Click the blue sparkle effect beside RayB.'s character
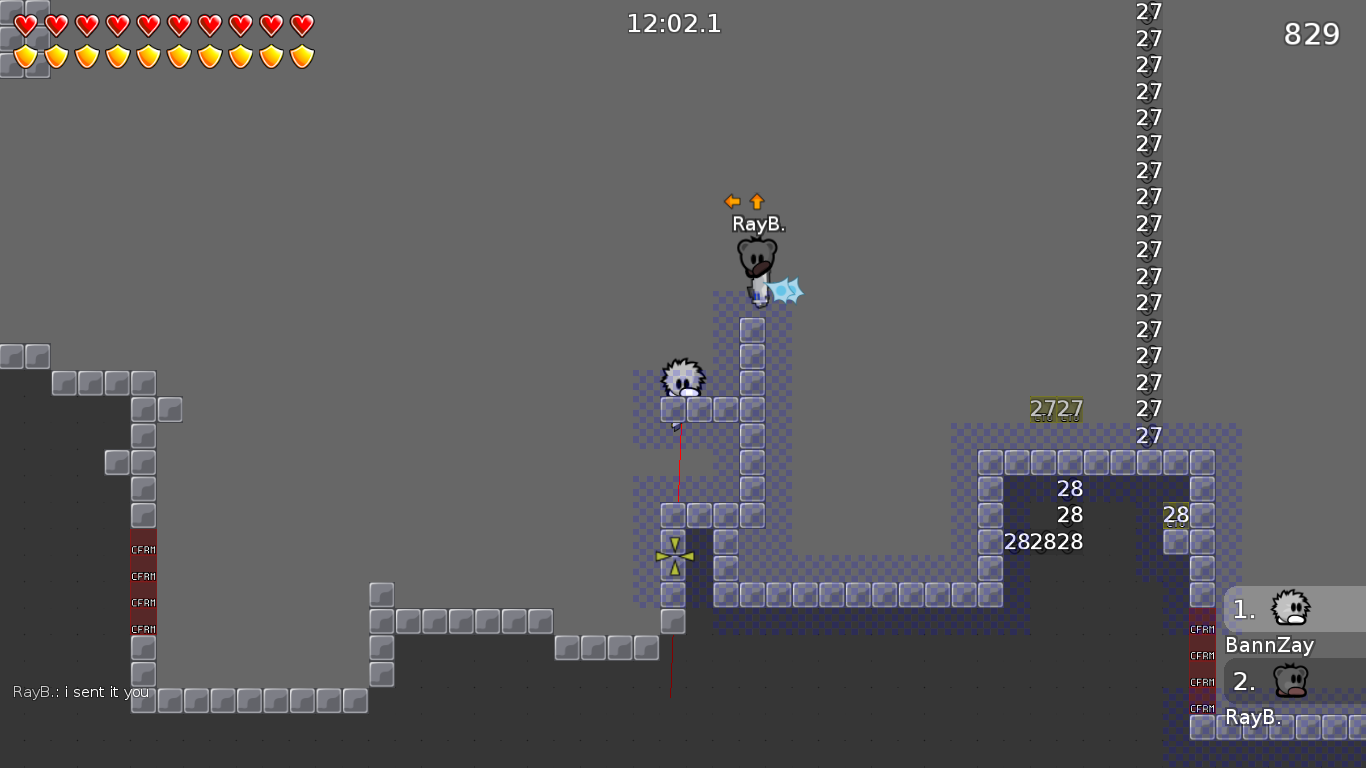Image resolution: width=1366 pixels, height=768 pixels. [x=786, y=291]
